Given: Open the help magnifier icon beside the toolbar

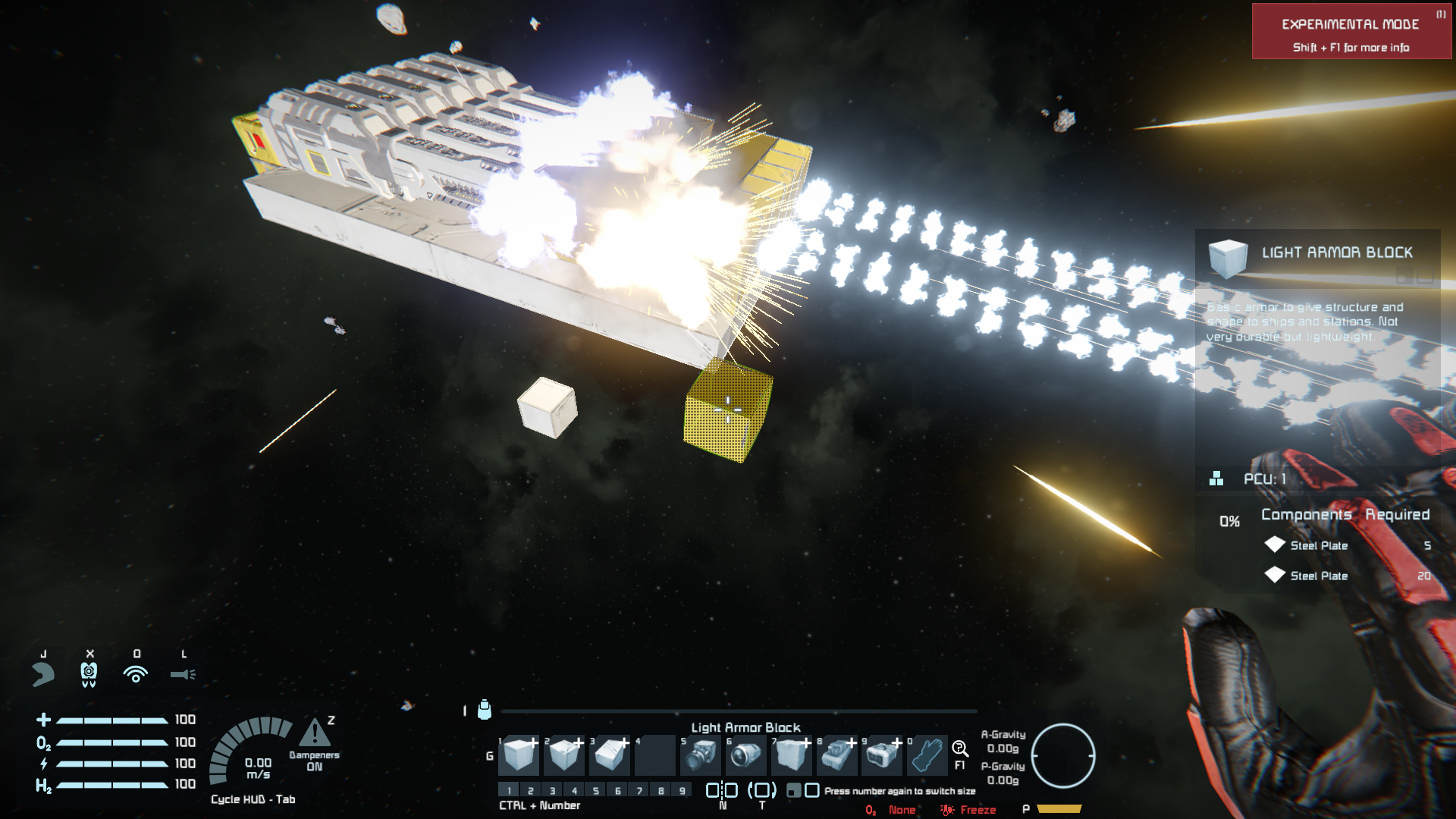Looking at the screenshot, I should (960, 749).
